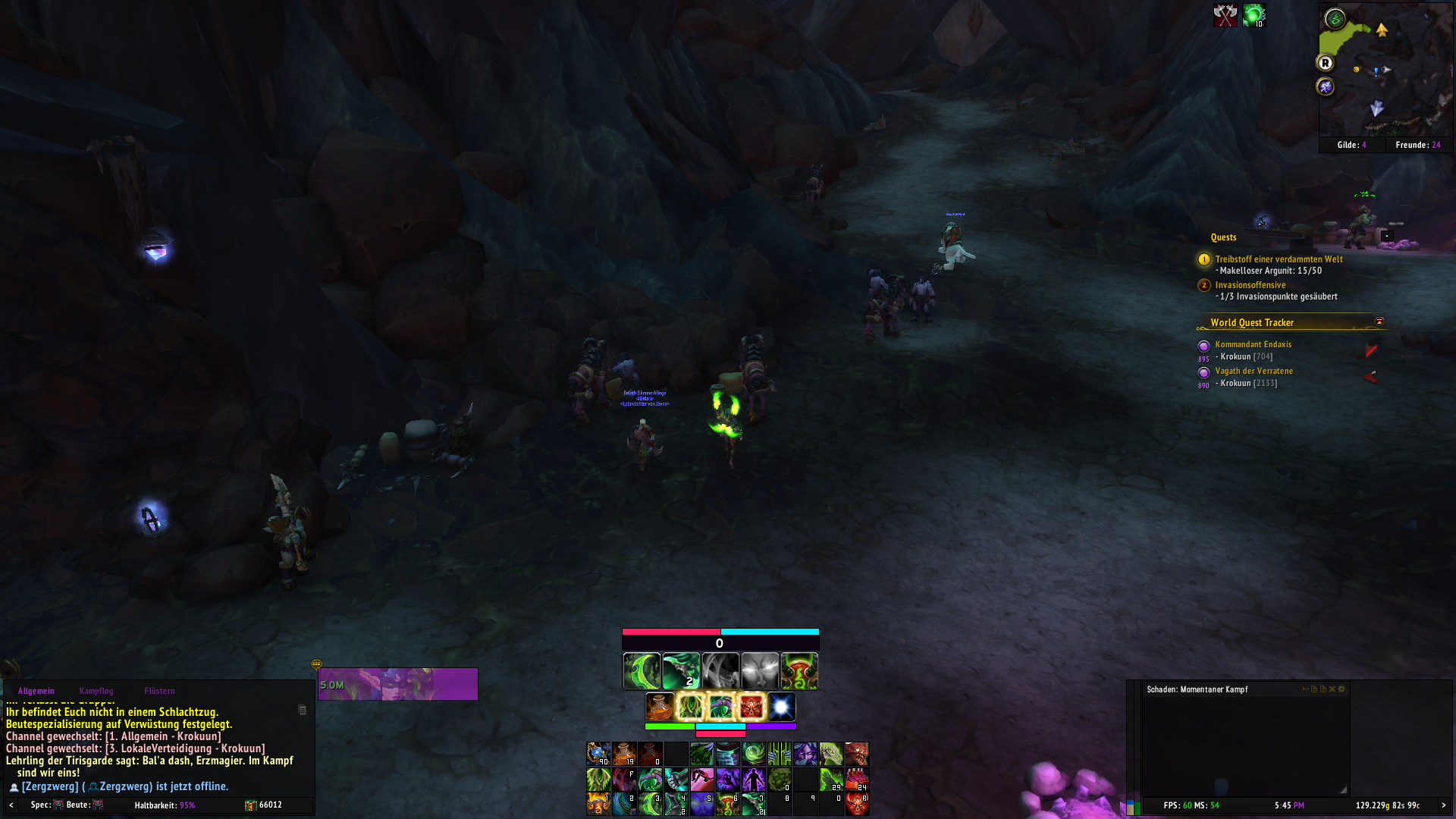Open the Flüstern chat tab
This screenshot has width=1456, height=819.
pos(159,691)
